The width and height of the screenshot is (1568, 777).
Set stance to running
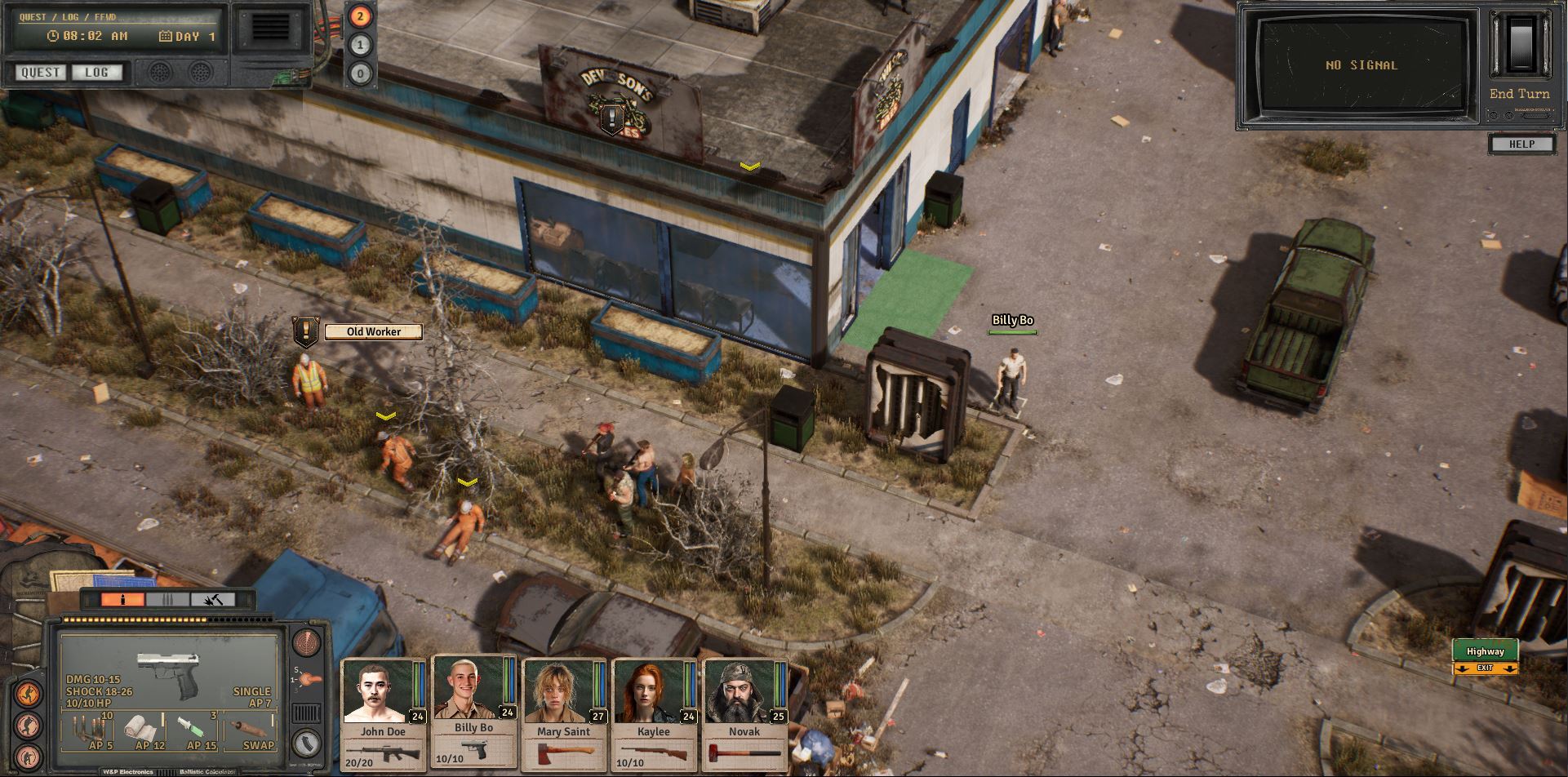point(28,695)
